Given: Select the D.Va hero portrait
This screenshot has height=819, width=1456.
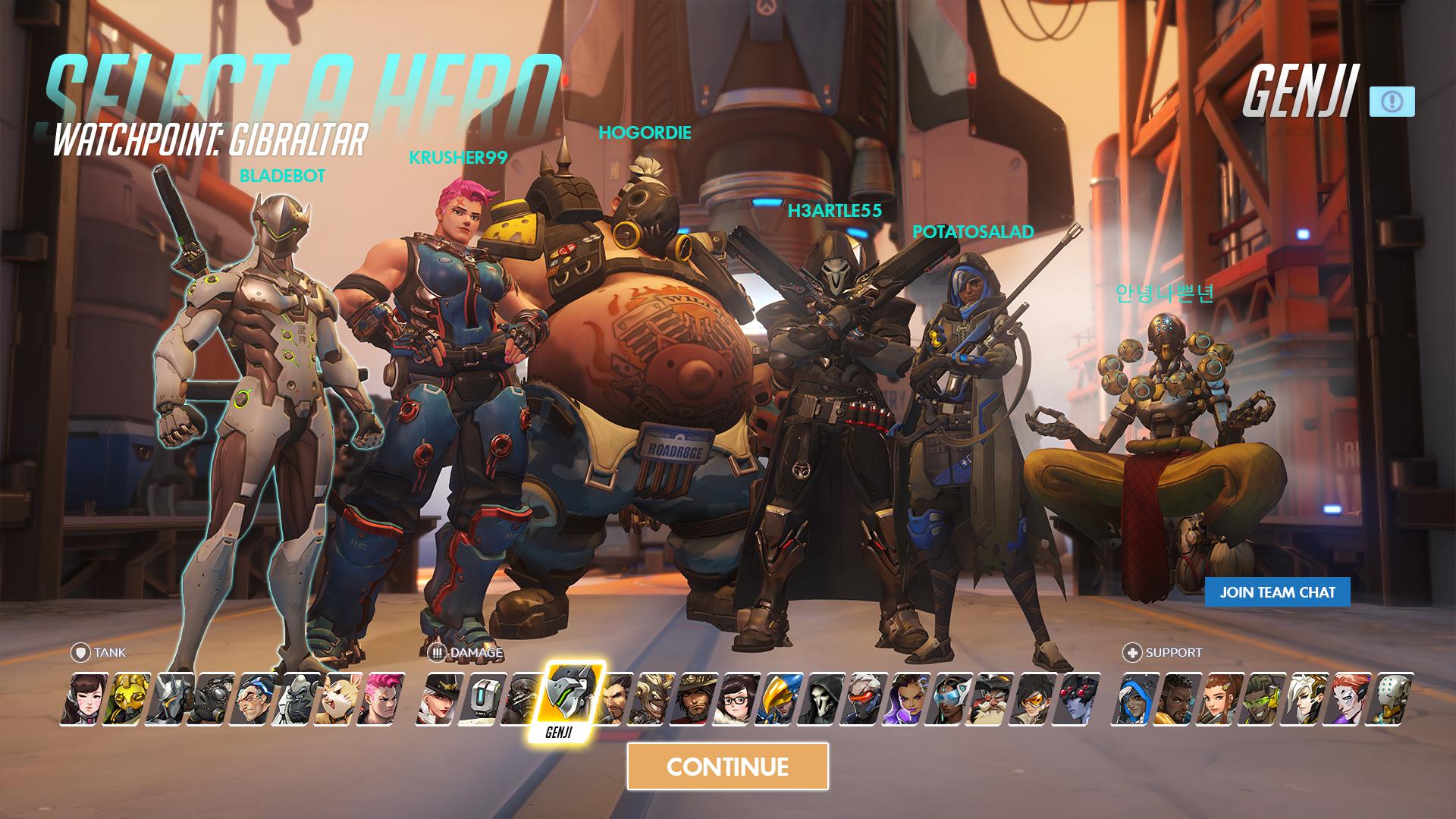Looking at the screenshot, I should tap(83, 698).
